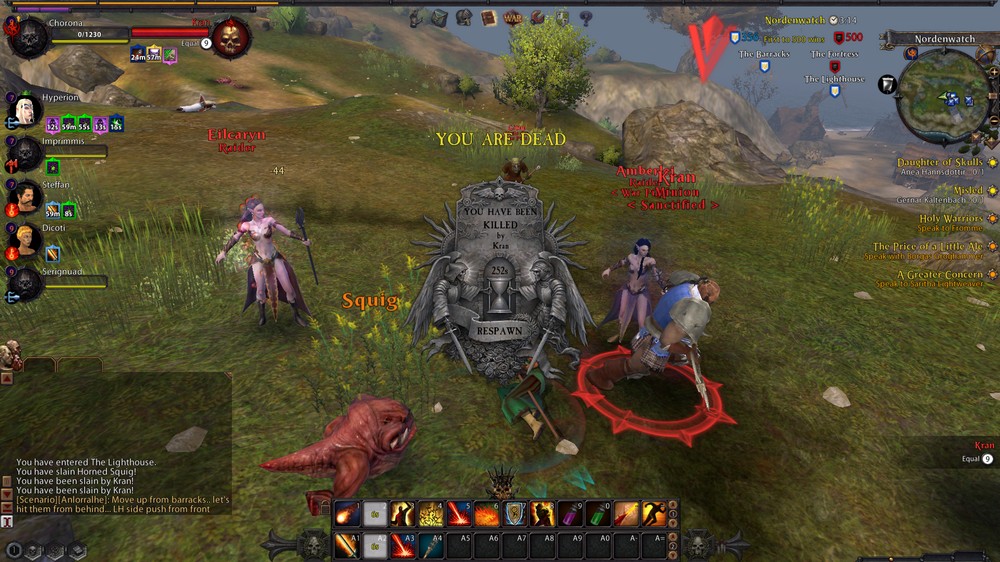Open the Nordenwatch minimap
1000x562 pixels.
coord(943,98)
